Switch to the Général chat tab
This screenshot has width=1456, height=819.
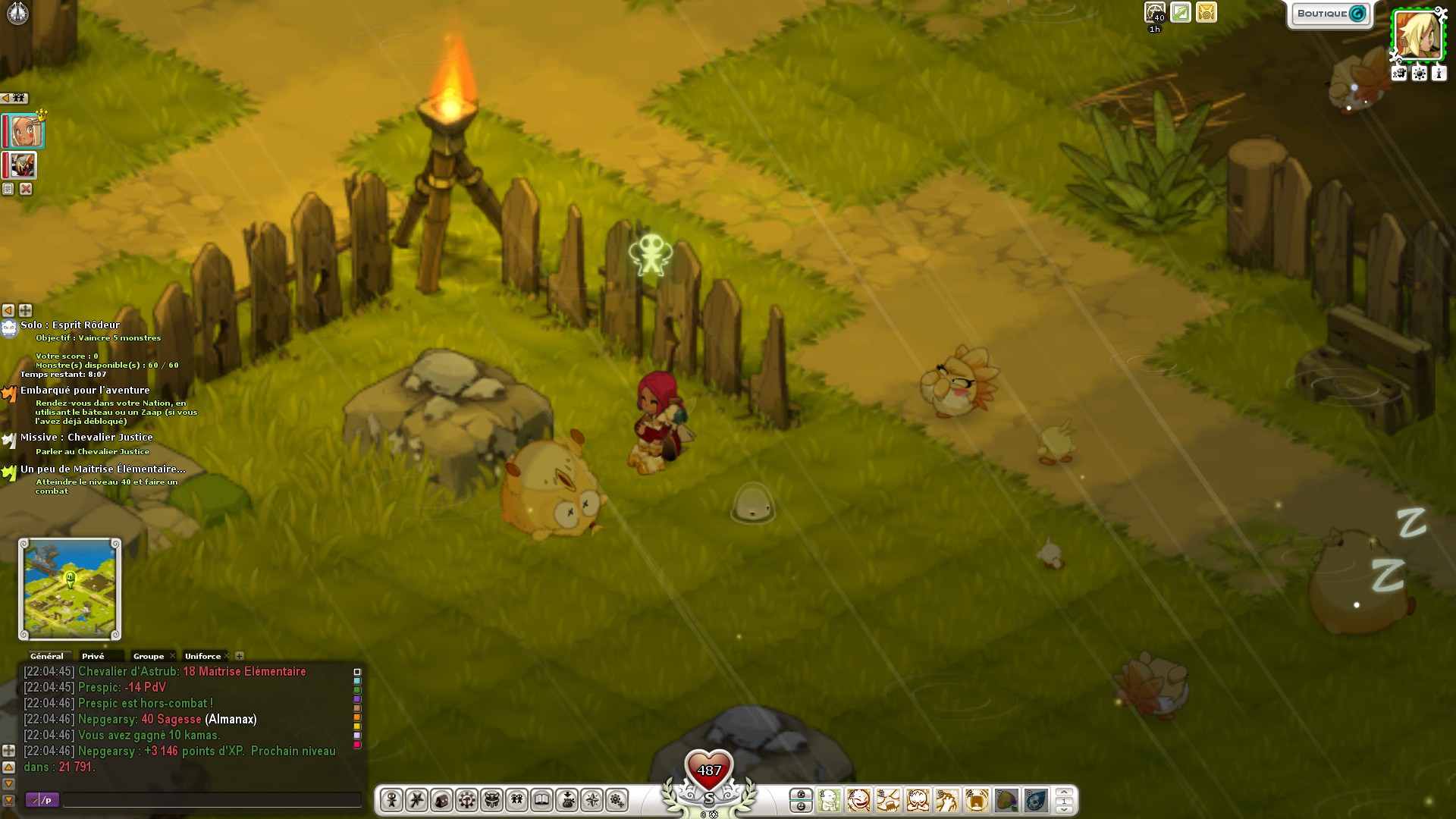[x=47, y=656]
